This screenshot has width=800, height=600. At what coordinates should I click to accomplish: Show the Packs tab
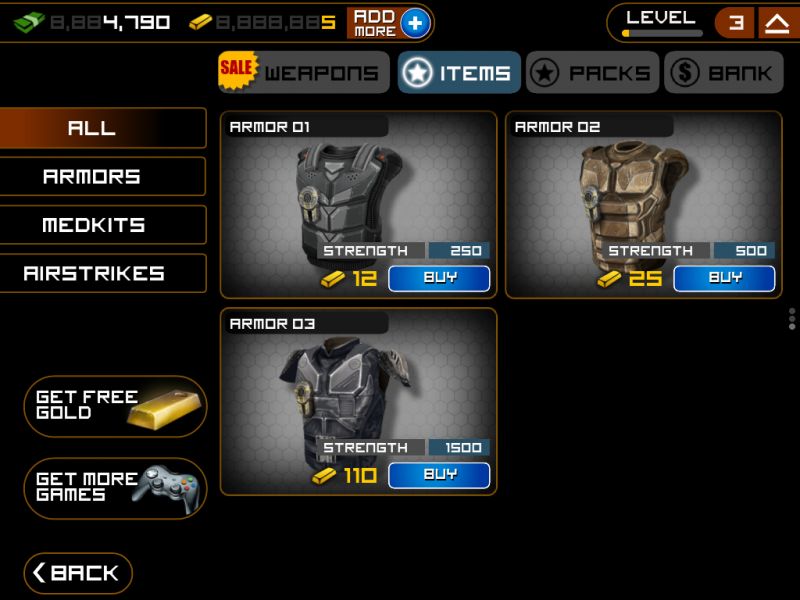click(x=592, y=73)
